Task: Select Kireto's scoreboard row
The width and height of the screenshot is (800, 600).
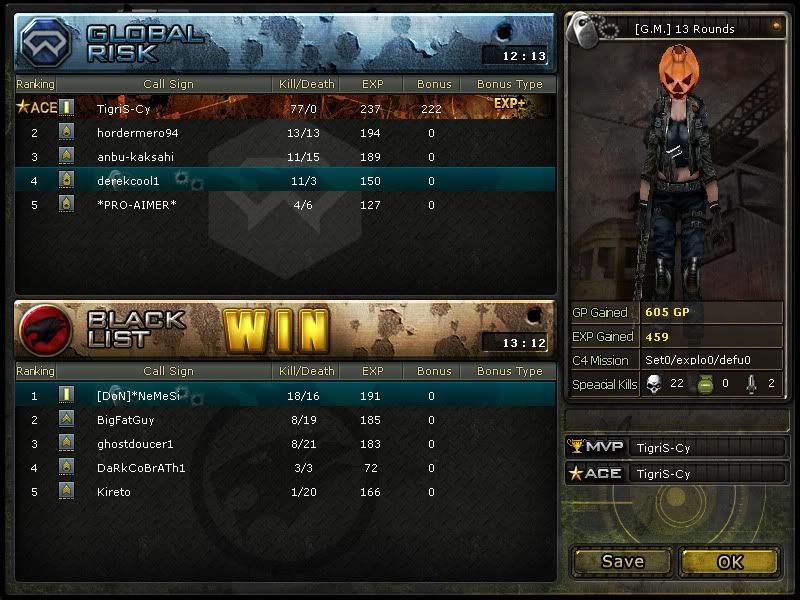Action: 285,492
